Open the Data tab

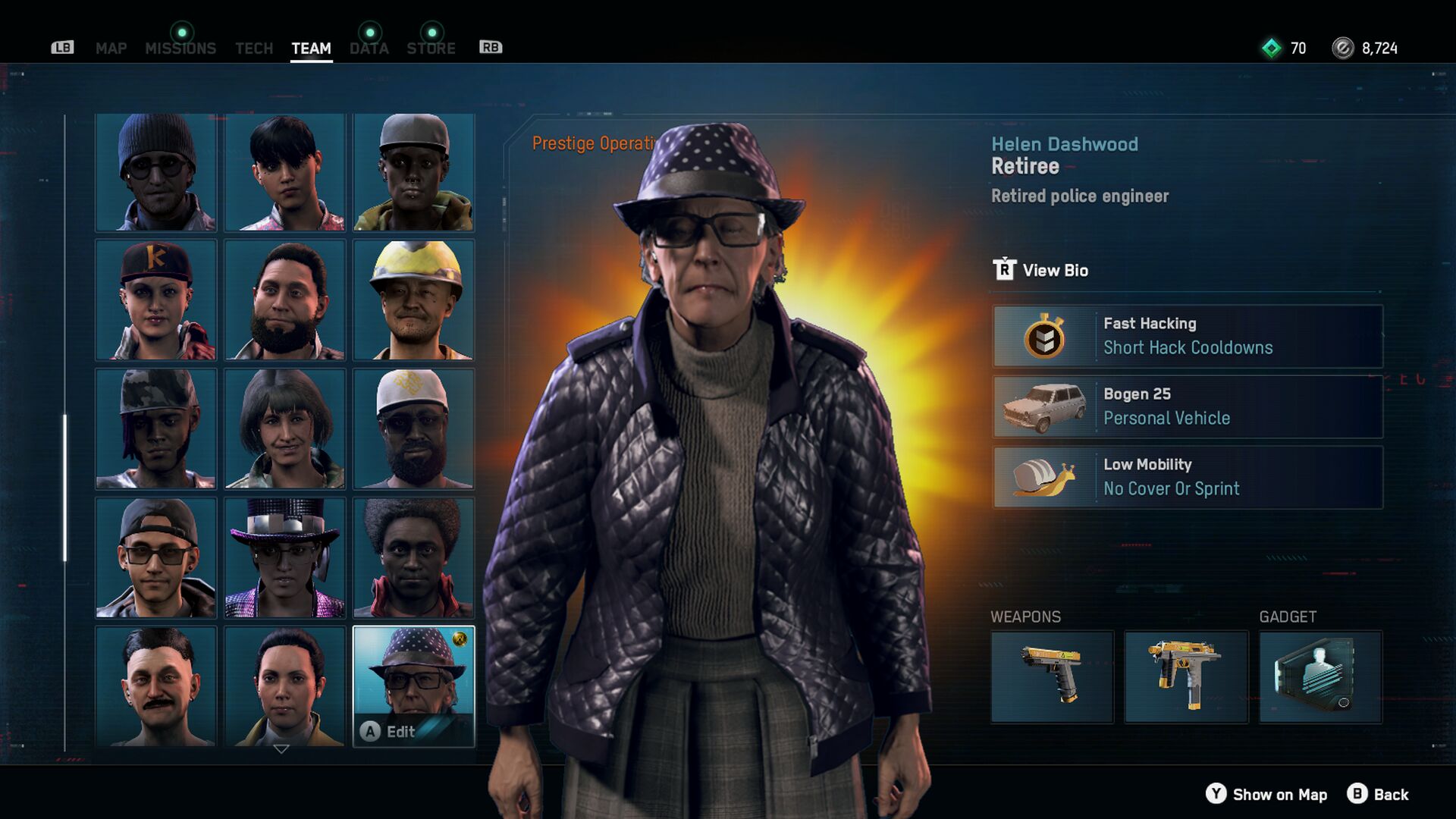[x=369, y=49]
